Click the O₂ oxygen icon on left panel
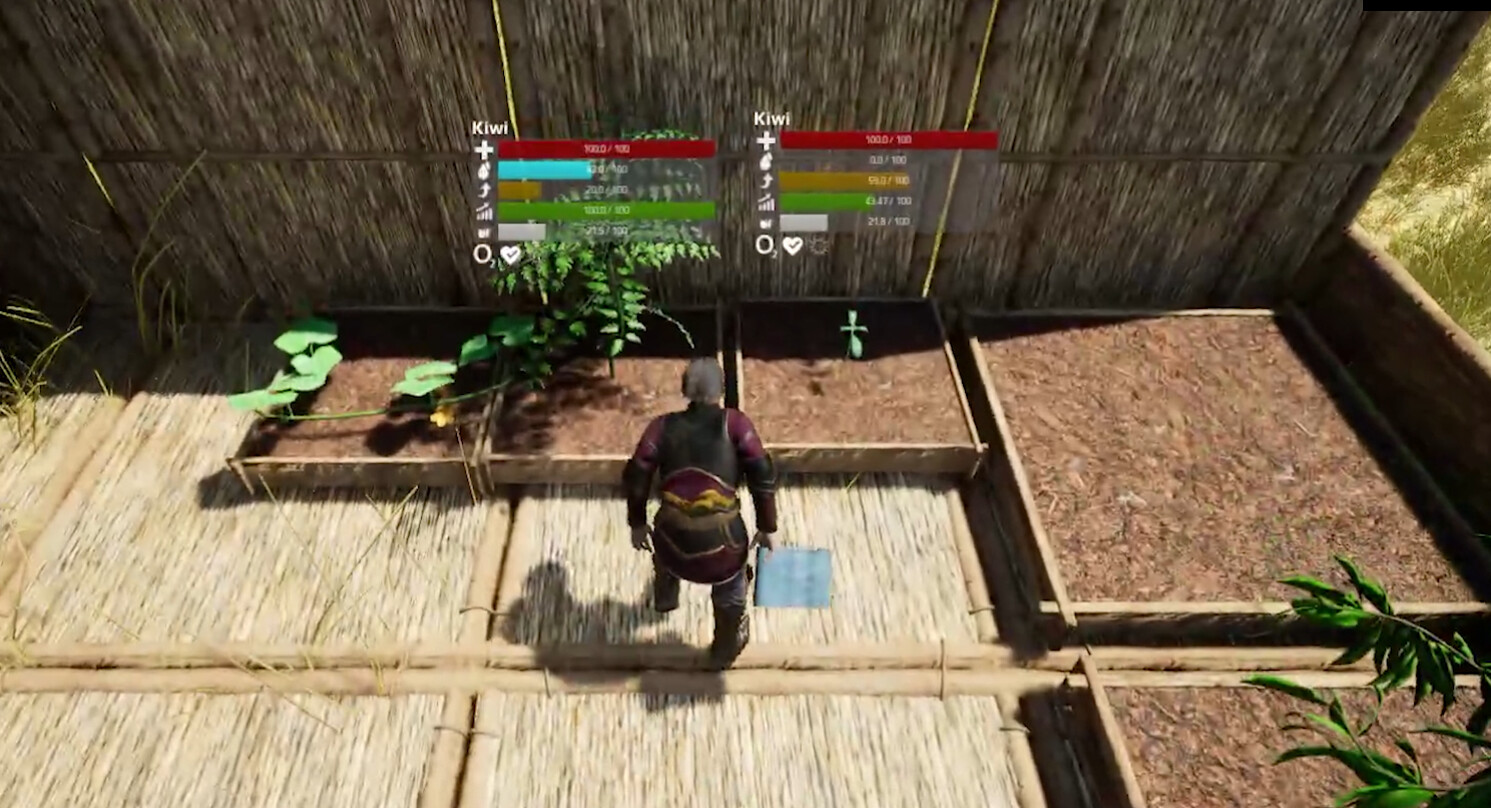This screenshot has height=808, width=1491. [x=482, y=253]
